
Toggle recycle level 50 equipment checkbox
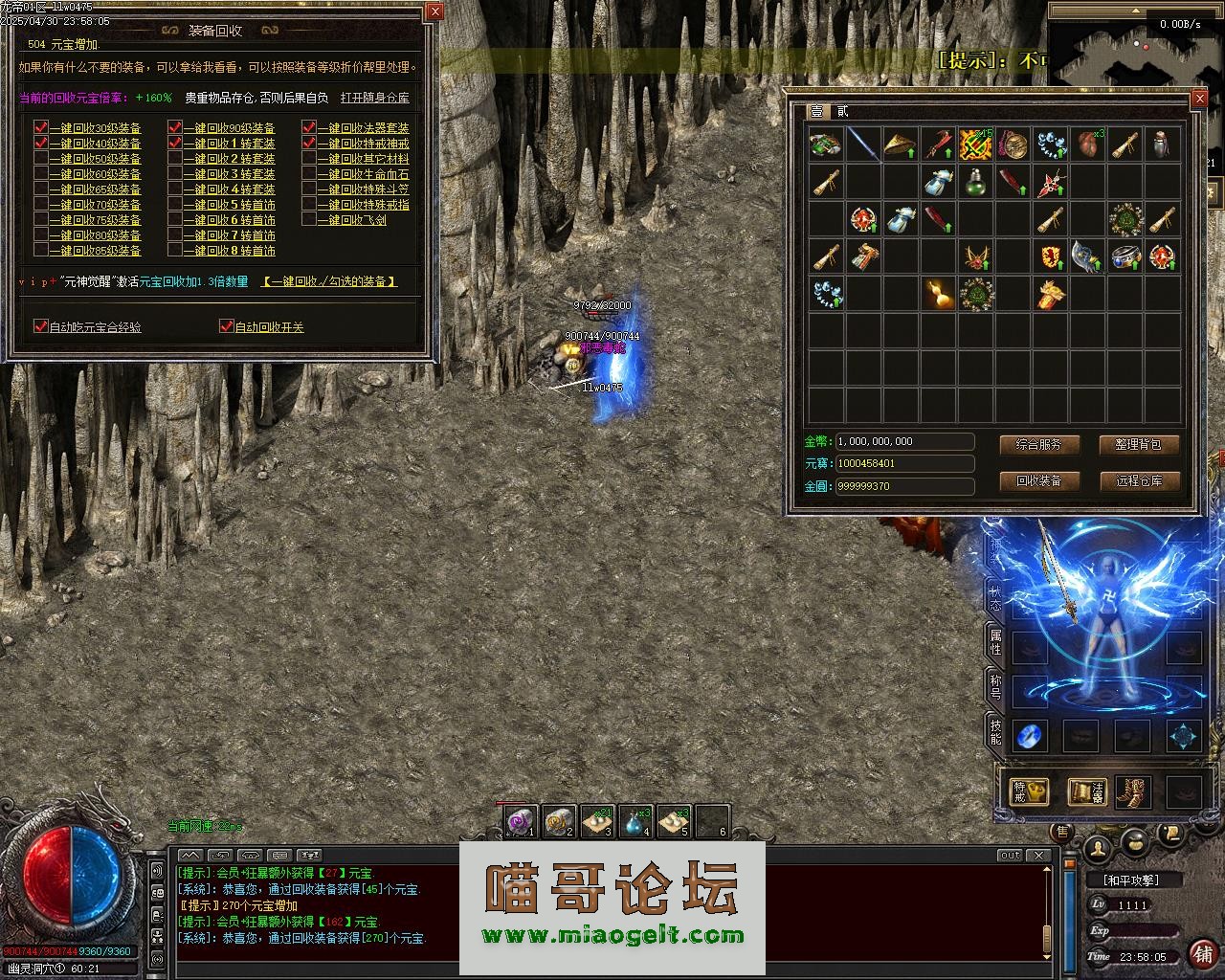point(41,159)
